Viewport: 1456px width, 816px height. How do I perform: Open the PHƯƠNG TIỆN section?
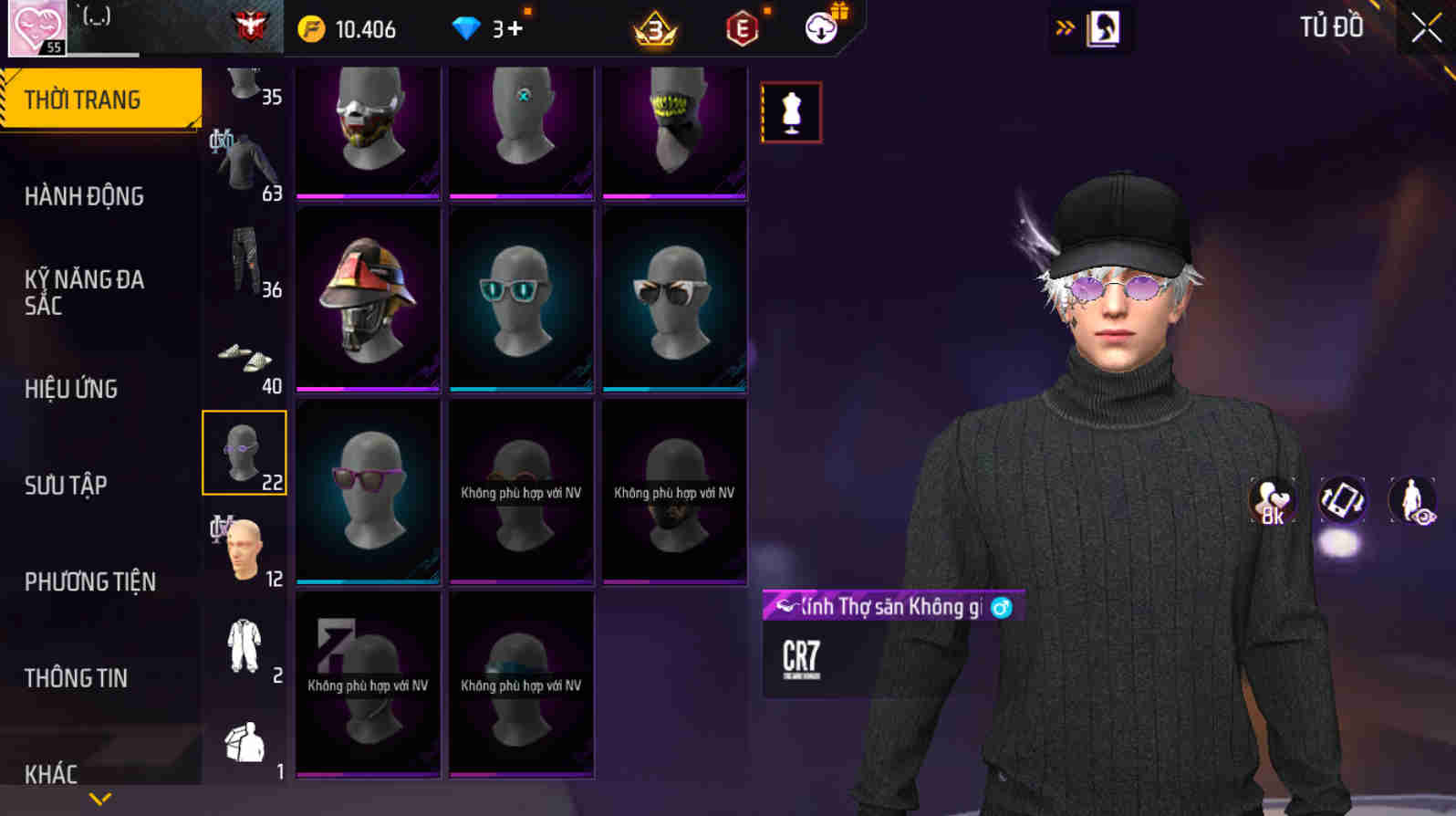(x=89, y=581)
